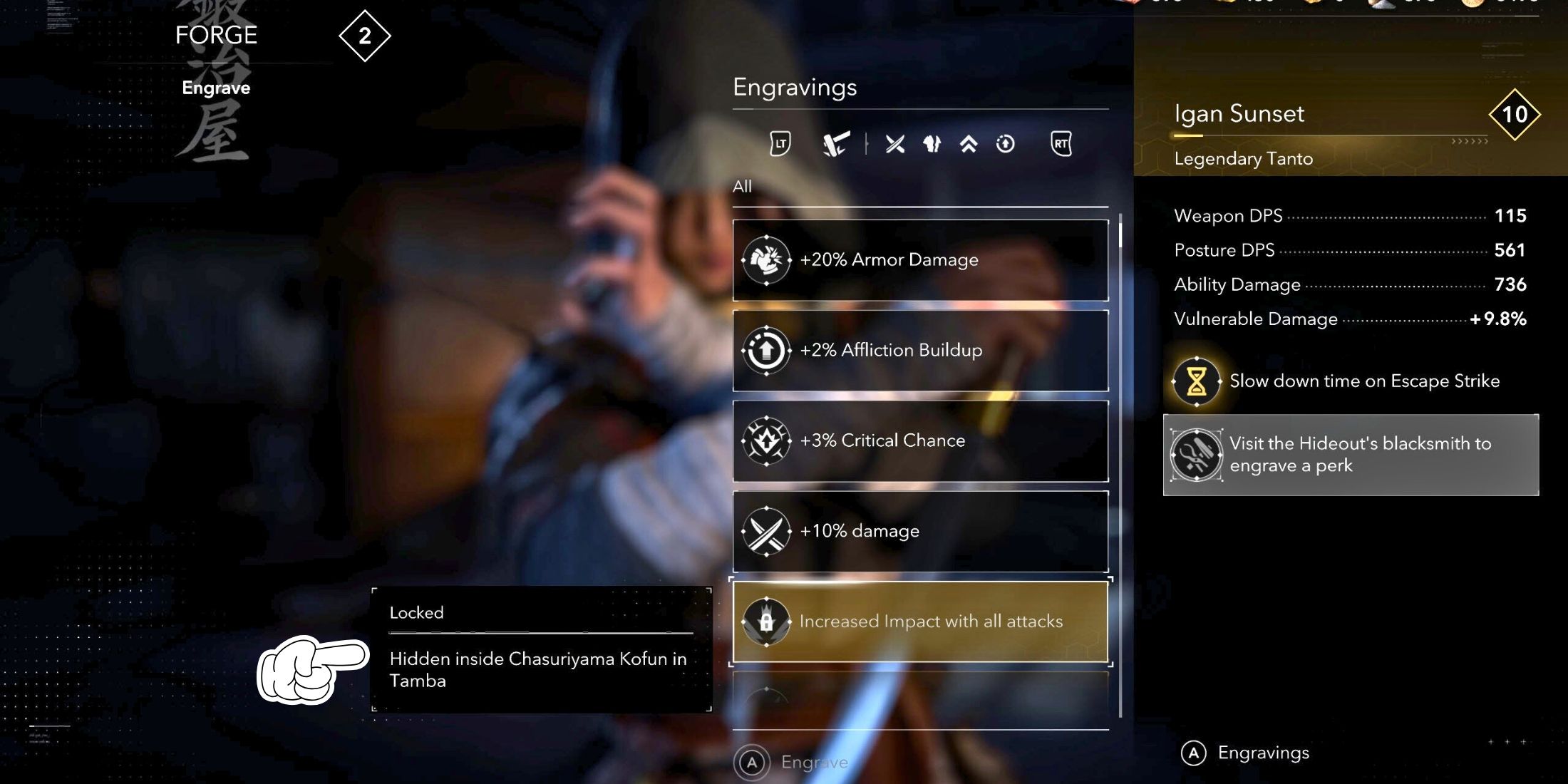This screenshot has height=784, width=1568.
Task: Select the buildup circular arrow filter icon
Action: coord(1006,143)
